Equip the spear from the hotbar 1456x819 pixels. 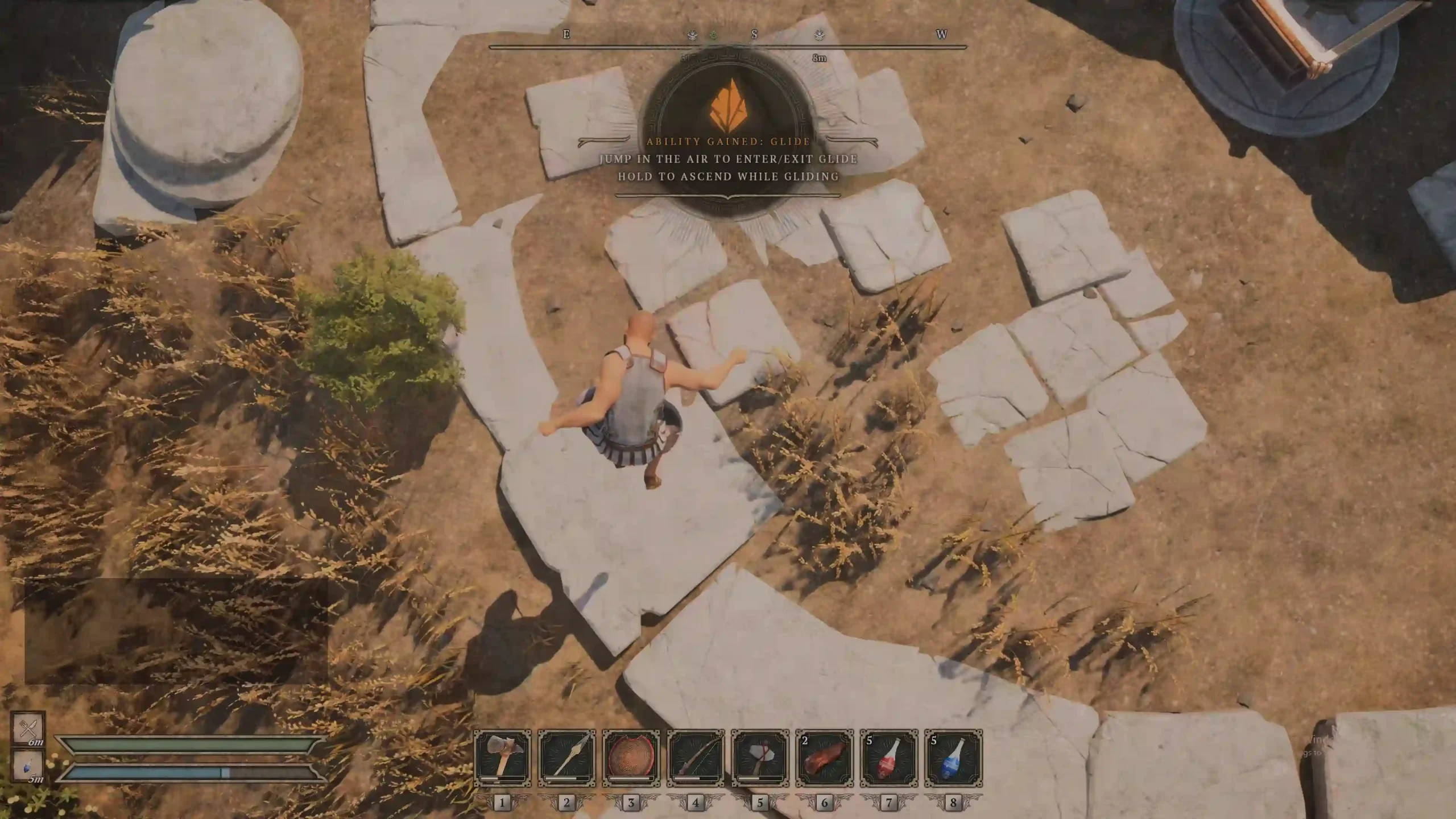tap(566, 758)
